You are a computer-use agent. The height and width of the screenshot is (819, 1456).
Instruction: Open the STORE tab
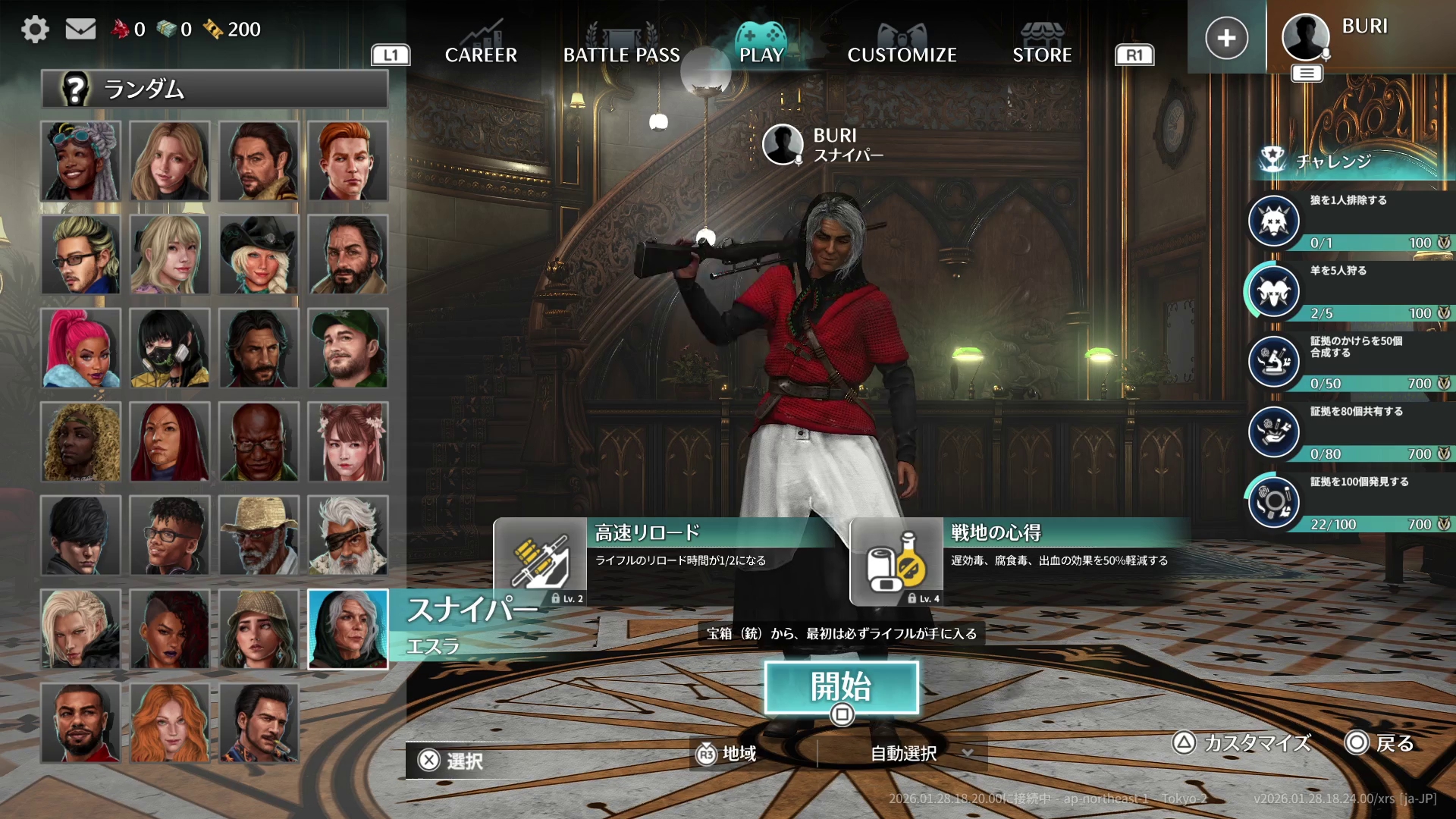point(1042,55)
